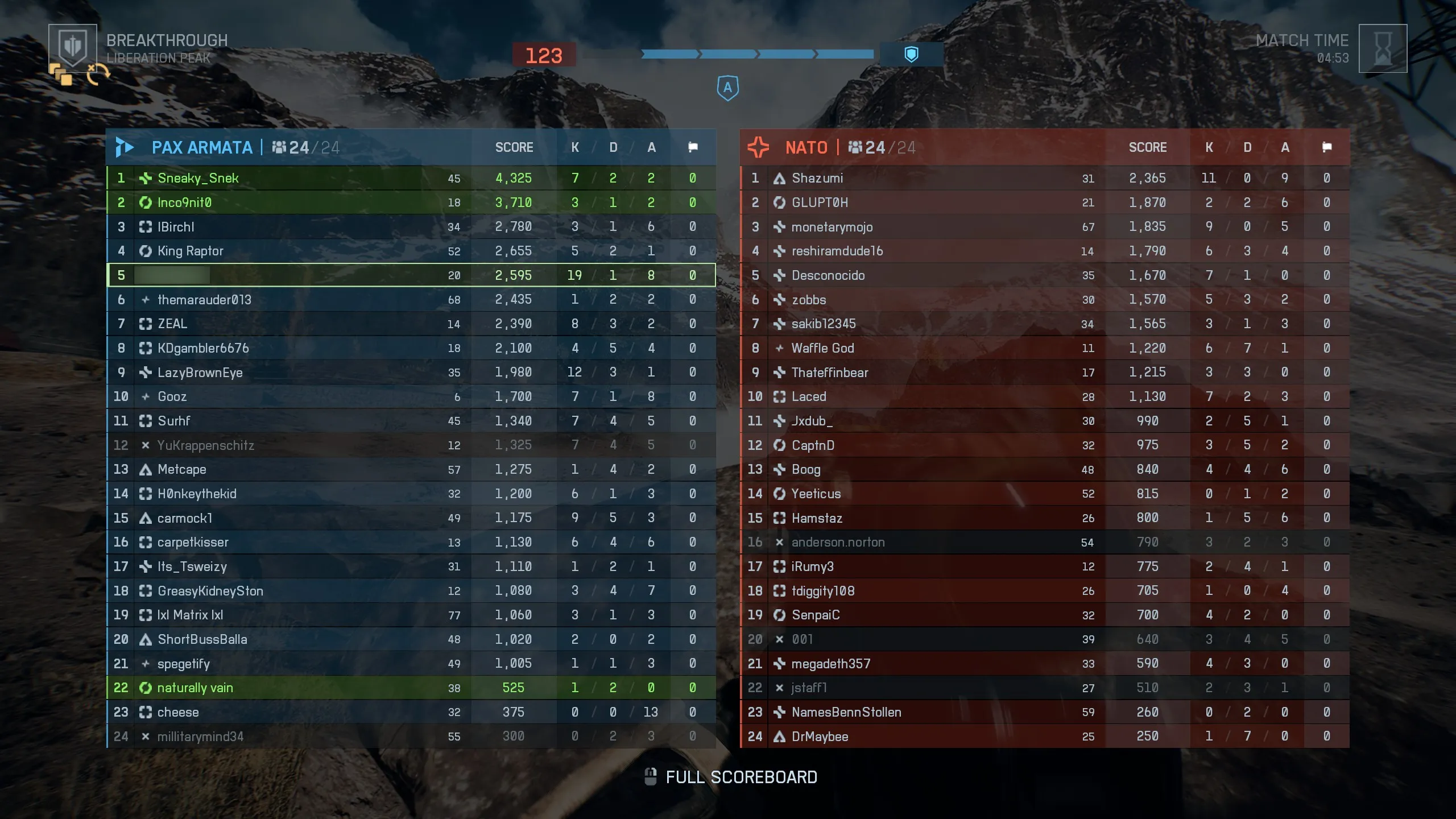
Task: Click the class icon beside Sneaky_Snek
Action: [x=146, y=177]
